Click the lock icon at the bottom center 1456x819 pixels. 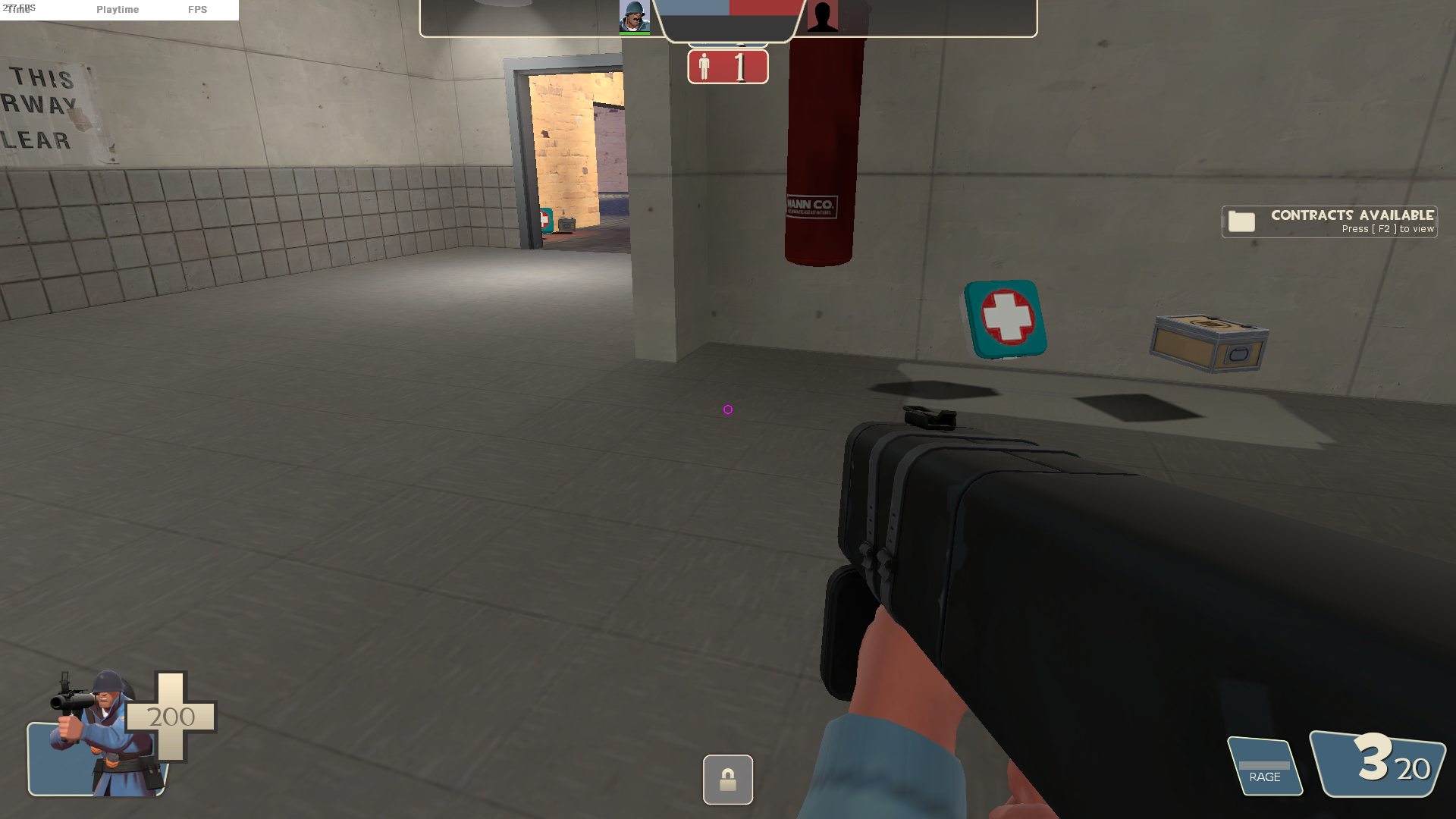[x=727, y=780]
